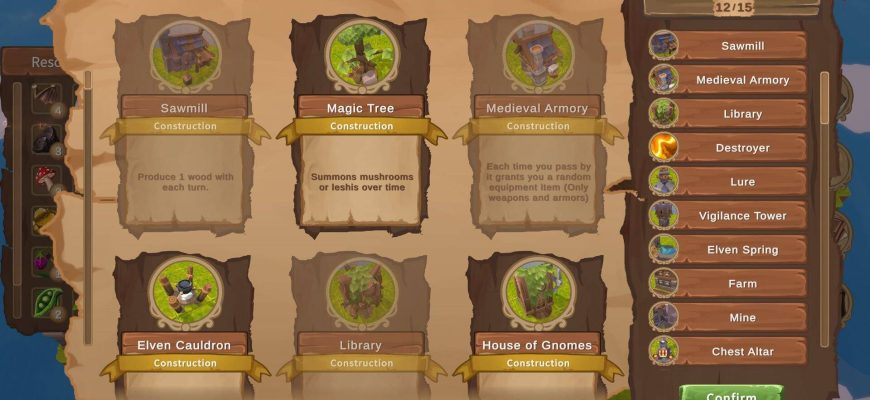Click Medieval Armory in the deck list
The width and height of the screenshot is (870, 400).
(741, 80)
